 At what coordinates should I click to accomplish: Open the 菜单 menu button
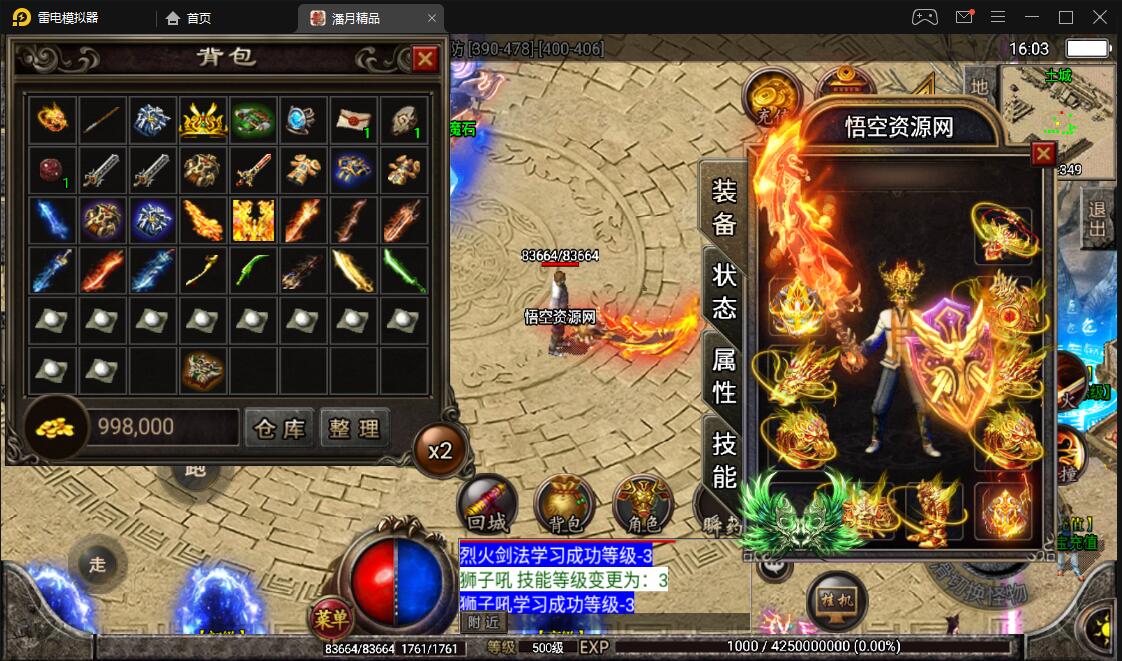[331, 619]
